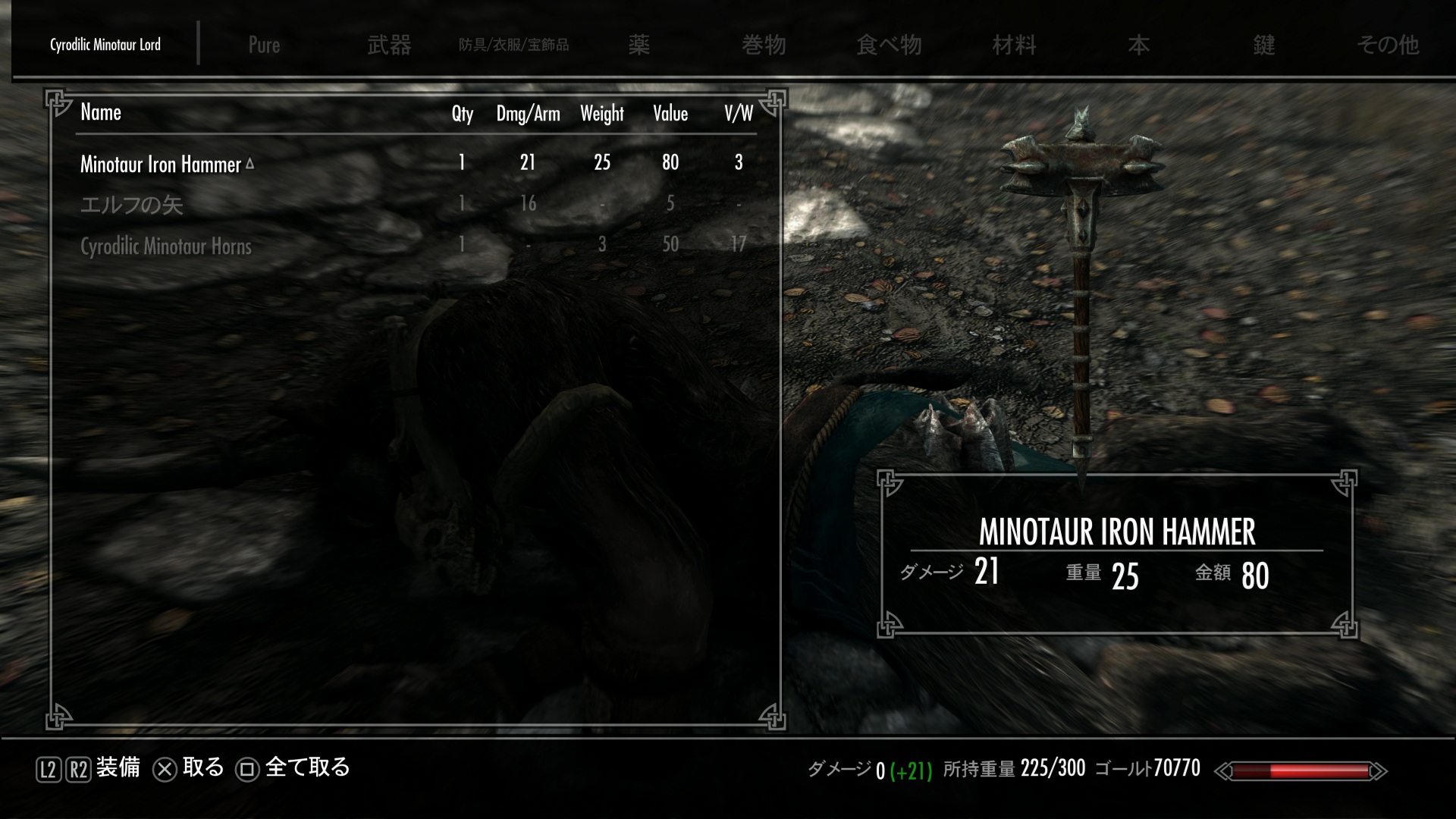
Task: Select the Minotaur Iron Hammer row
Action: (x=161, y=164)
